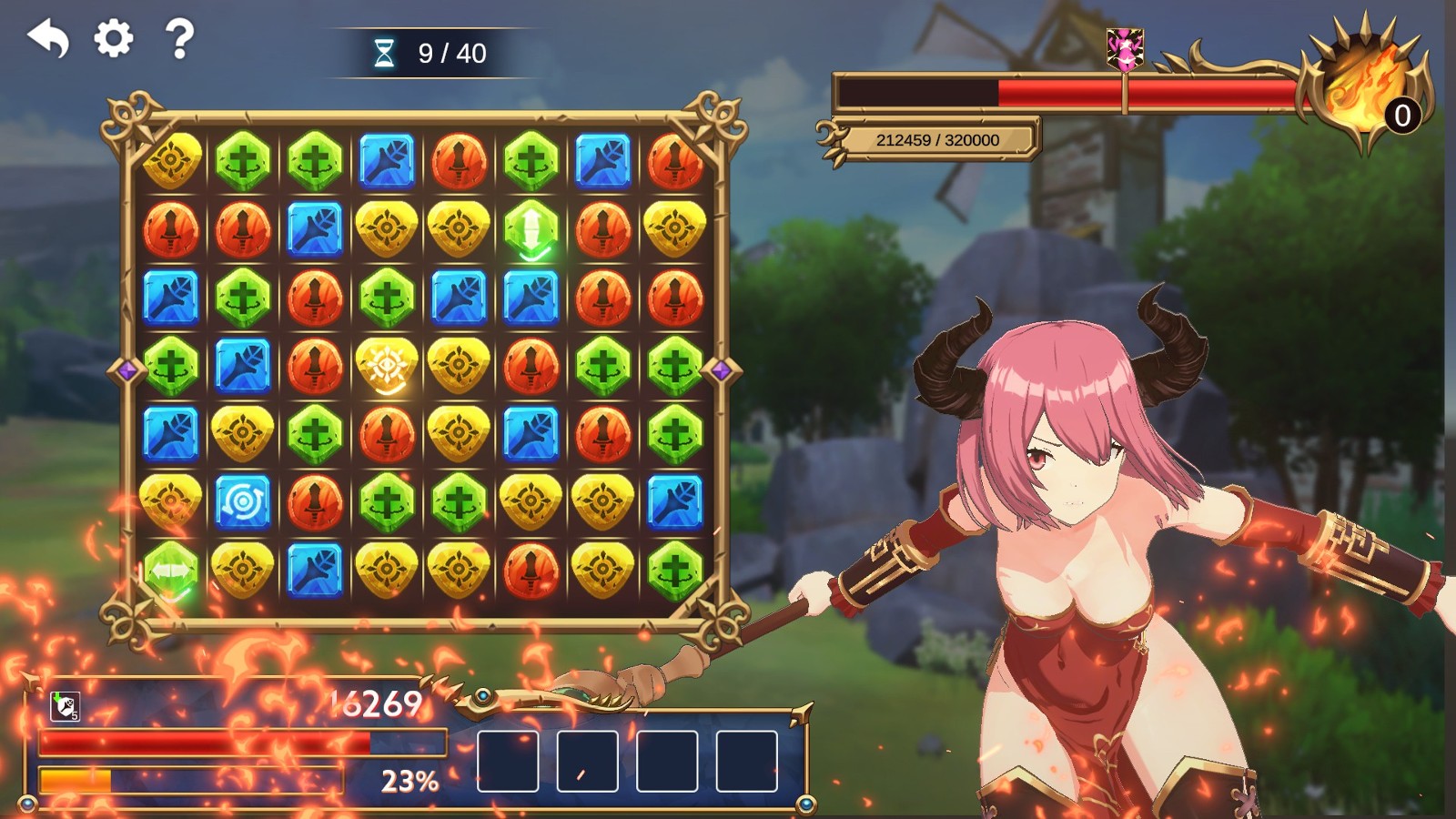Screen dimensions: 1456x819
Task: Click the pink enemy portrait marker
Action: coord(1126,48)
